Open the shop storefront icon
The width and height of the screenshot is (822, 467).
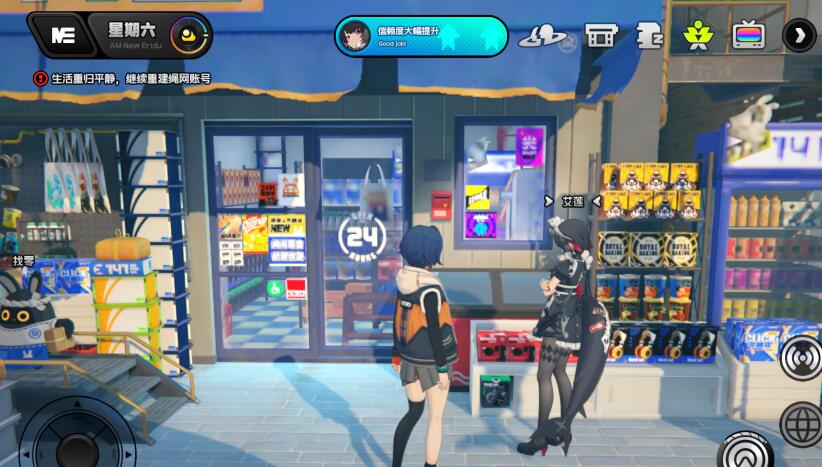[x=601, y=36]
